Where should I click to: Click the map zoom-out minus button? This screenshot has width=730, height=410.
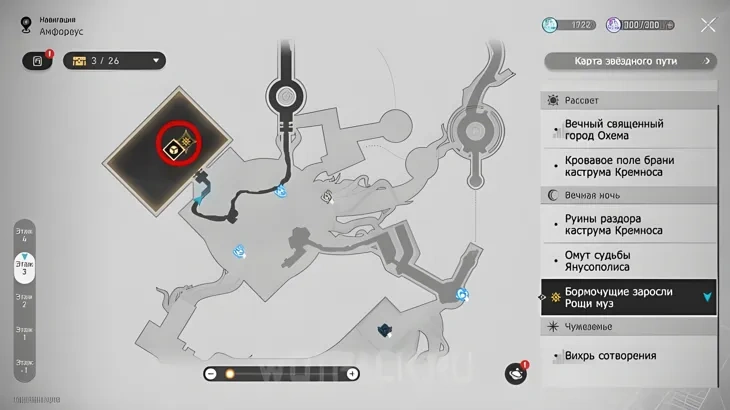[x=211, y=374]
